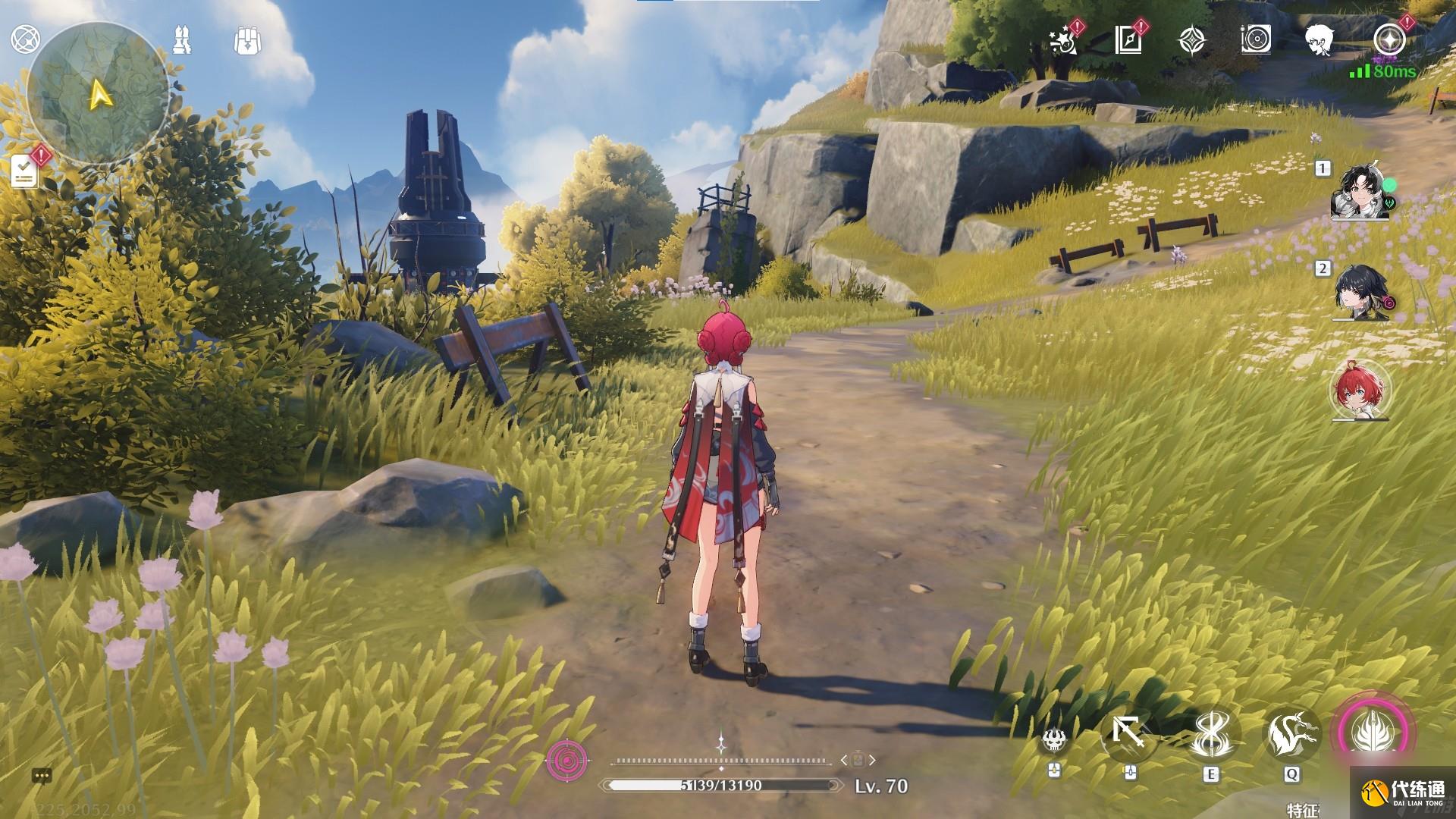The height and width of the screenshot is (819, 1456).
Task: Open the ringed star pass icon
Action: click(1389, 39)
